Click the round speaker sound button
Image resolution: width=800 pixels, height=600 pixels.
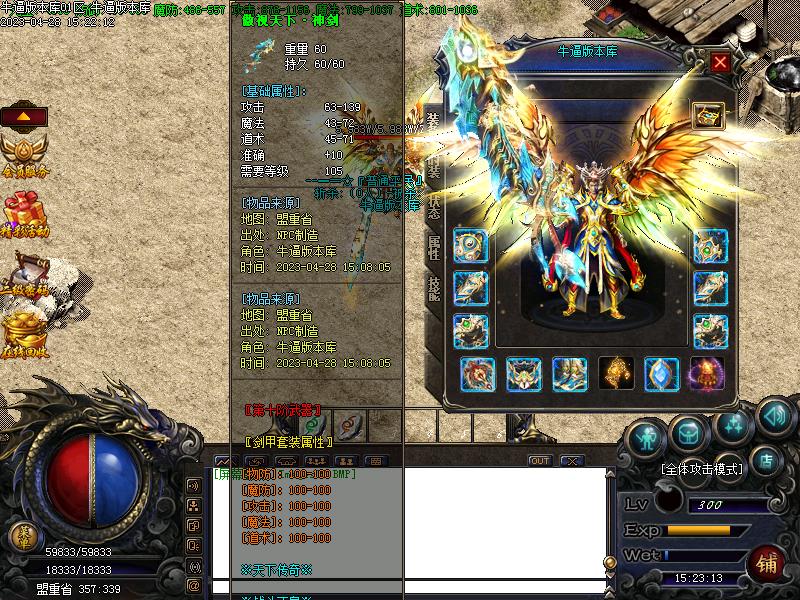point(775,415)
